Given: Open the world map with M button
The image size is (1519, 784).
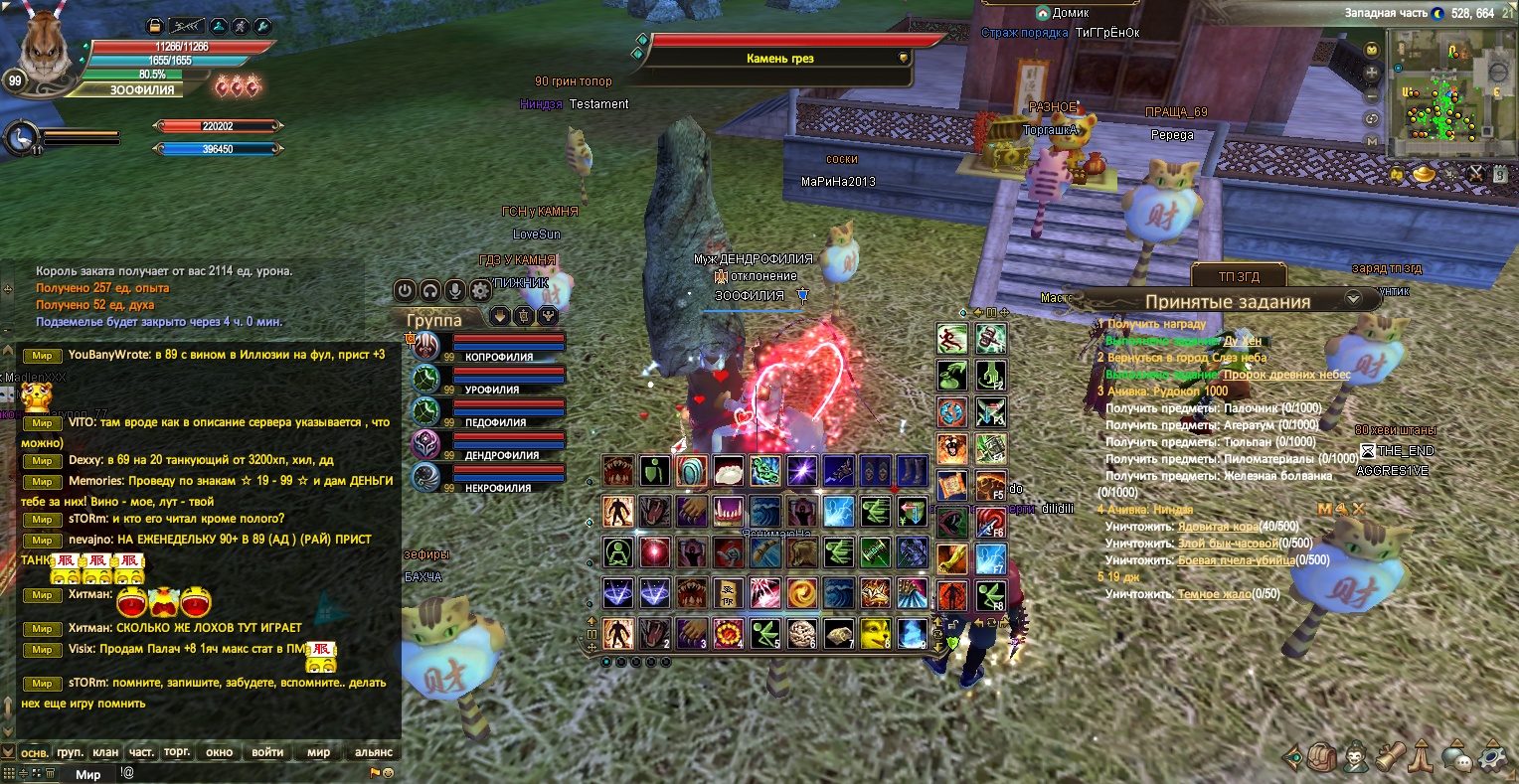Looking at the screenshot, I should (x=1373, y=141).
